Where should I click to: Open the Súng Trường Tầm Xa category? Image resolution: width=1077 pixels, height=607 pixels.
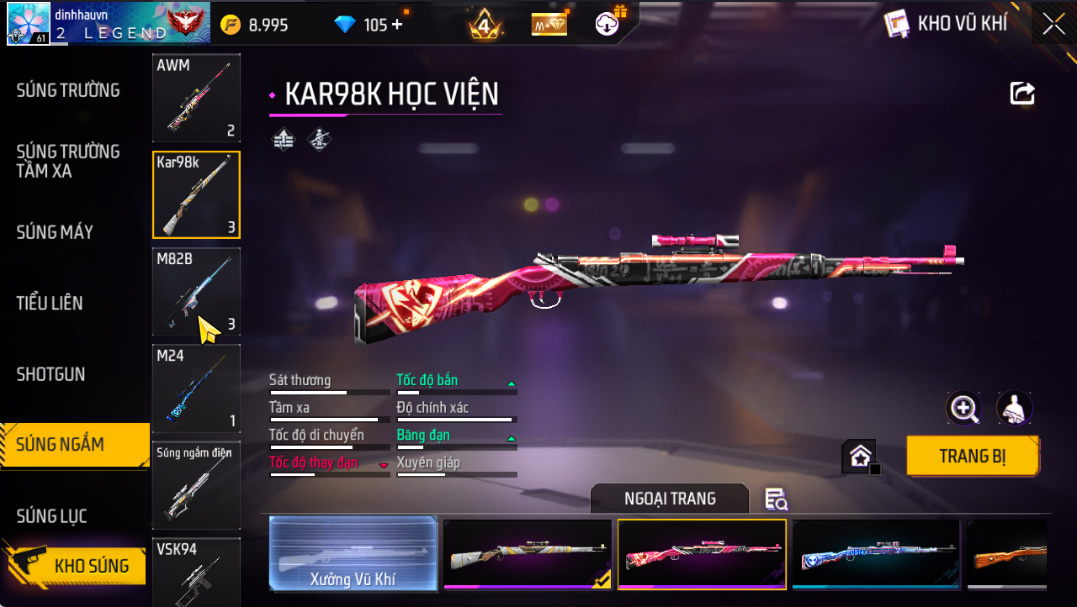pyautogui.click(x=68, y=161)
